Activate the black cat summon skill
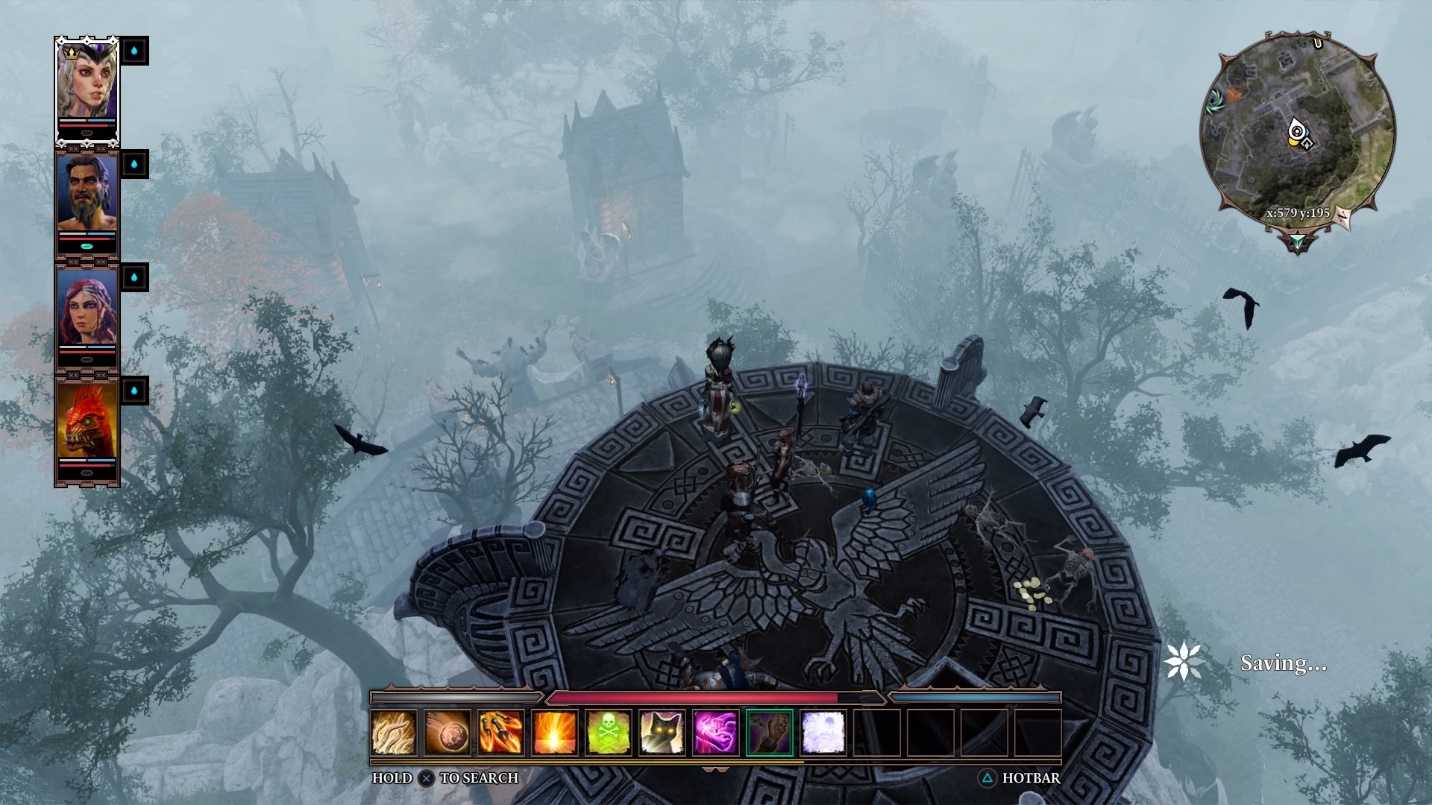Image resolution: width=1432 pixels, height=805 pixels. coord(662,732)
